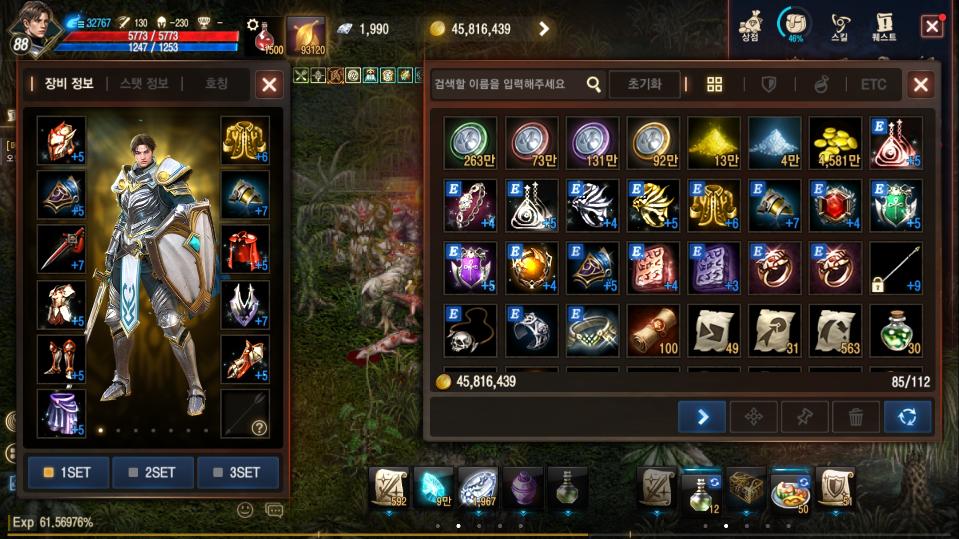Viewport: 959px width, 539px height.
Task: Close the inventory window
Action: click(920, 85)
